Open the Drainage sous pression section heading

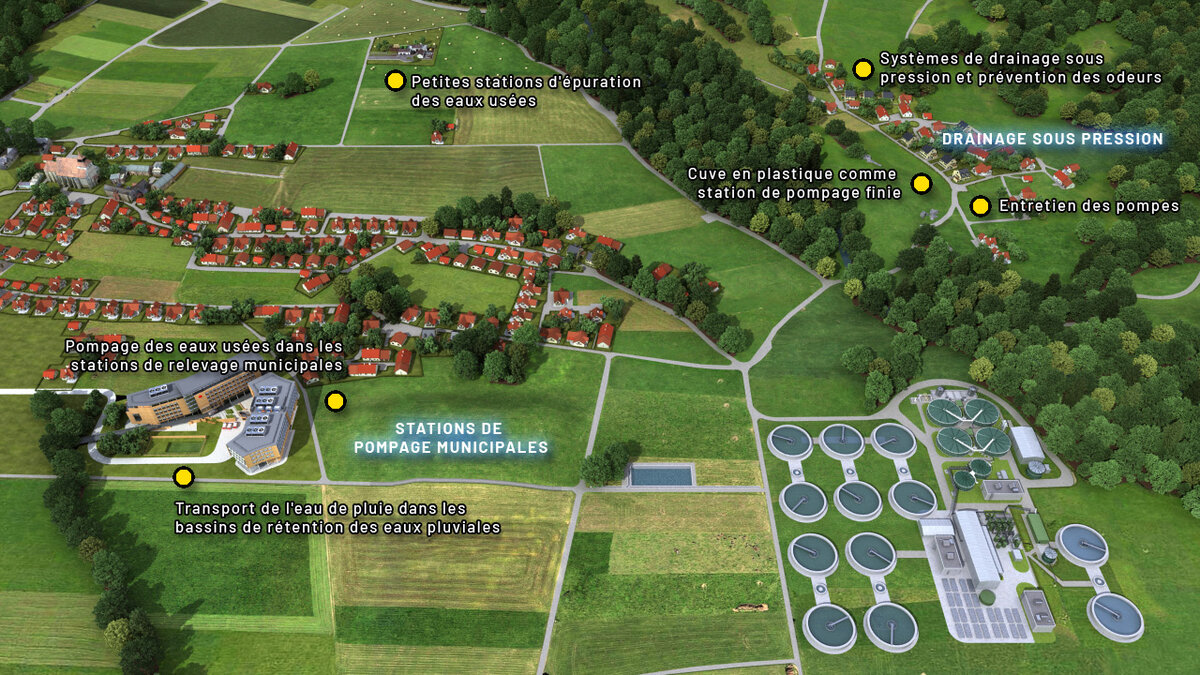tap(1052, 139)
